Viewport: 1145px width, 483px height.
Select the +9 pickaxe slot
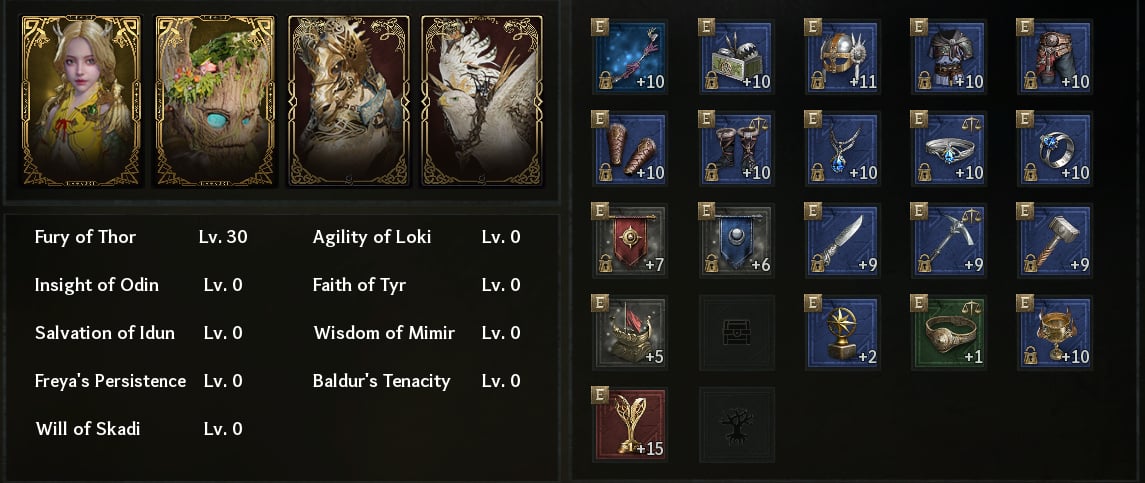[949, 240]
